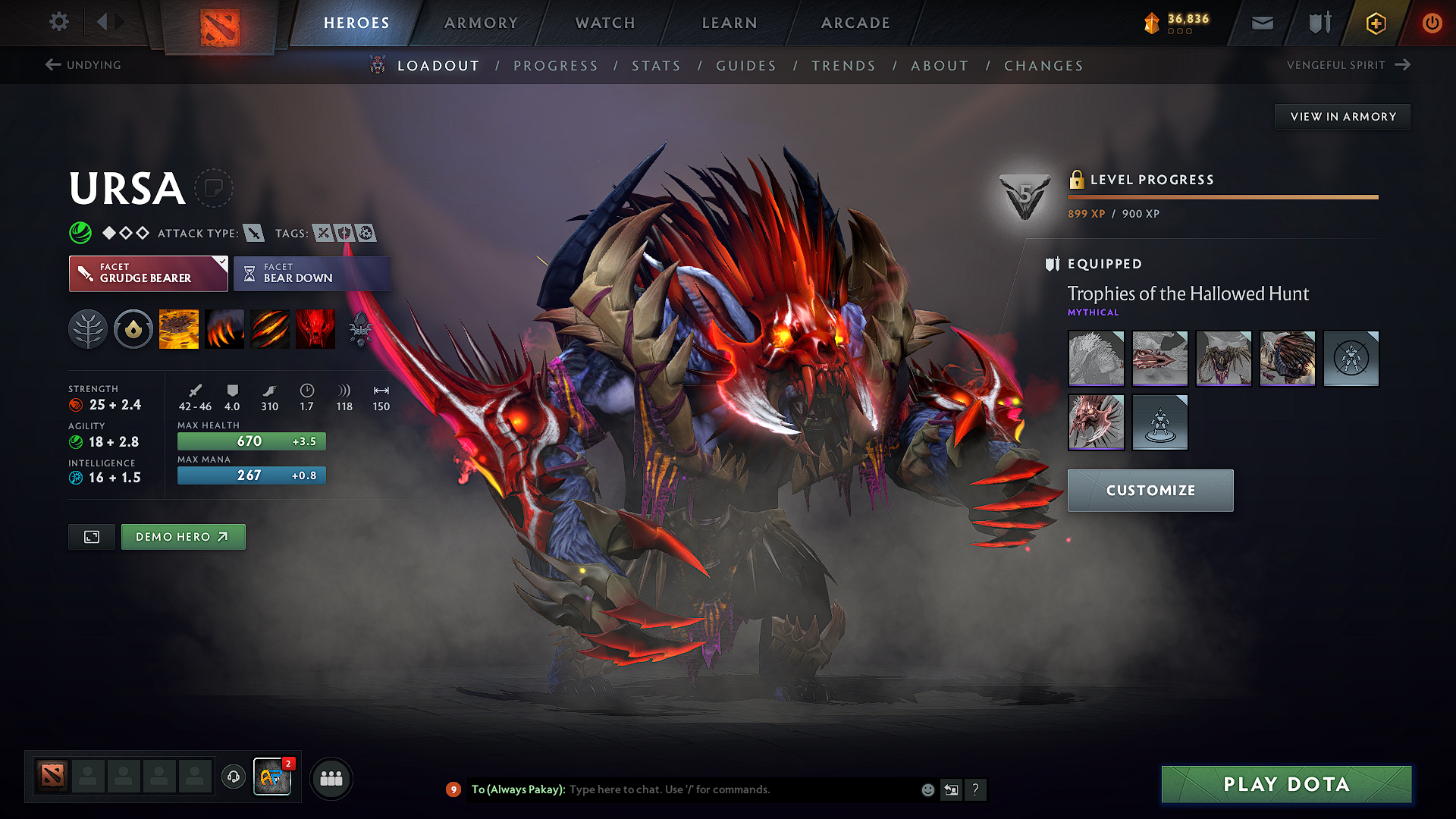The width and height of the screenshot is (1456, 819).
Task: Open the Armory menu item
Action: [x=480, y=23]
